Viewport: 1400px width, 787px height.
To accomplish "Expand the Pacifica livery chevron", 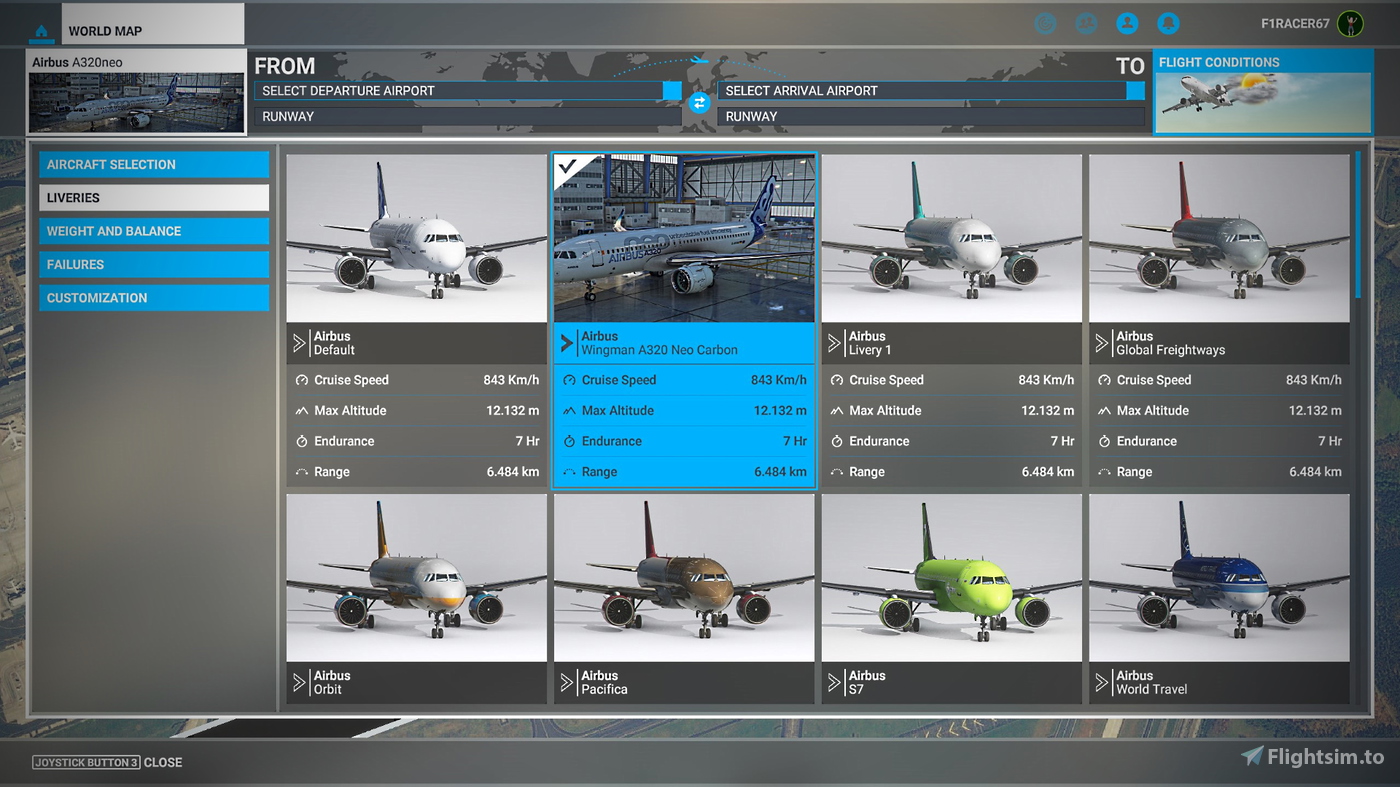I will [x=568, y=681].
